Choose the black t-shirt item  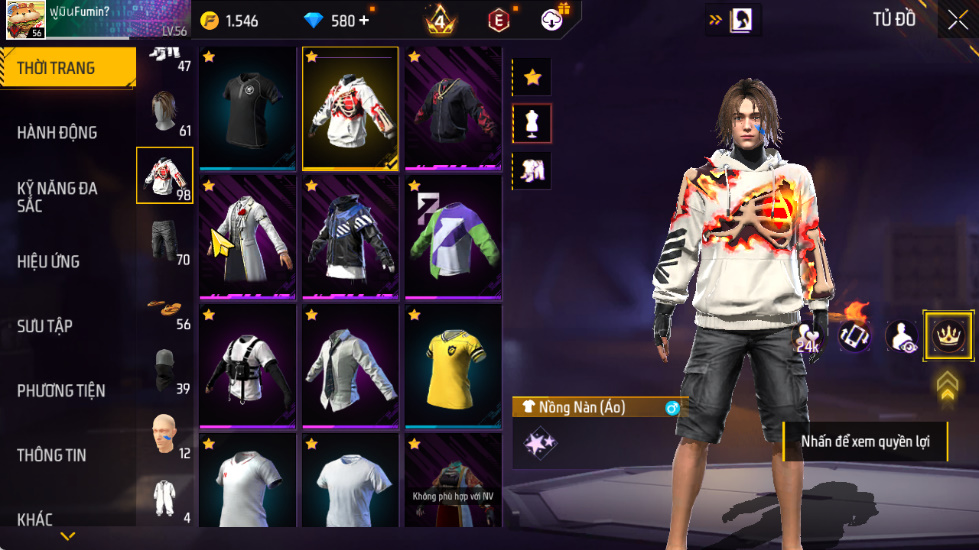[x=248, y=108]
